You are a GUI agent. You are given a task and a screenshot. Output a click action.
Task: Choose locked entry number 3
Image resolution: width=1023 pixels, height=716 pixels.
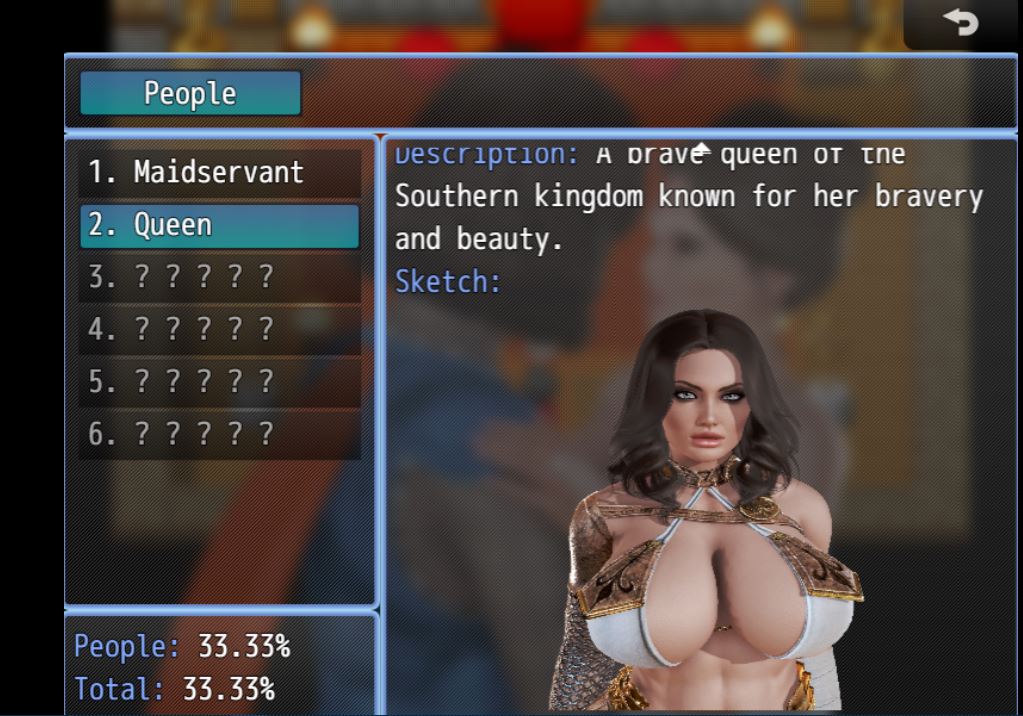point(219,277)
